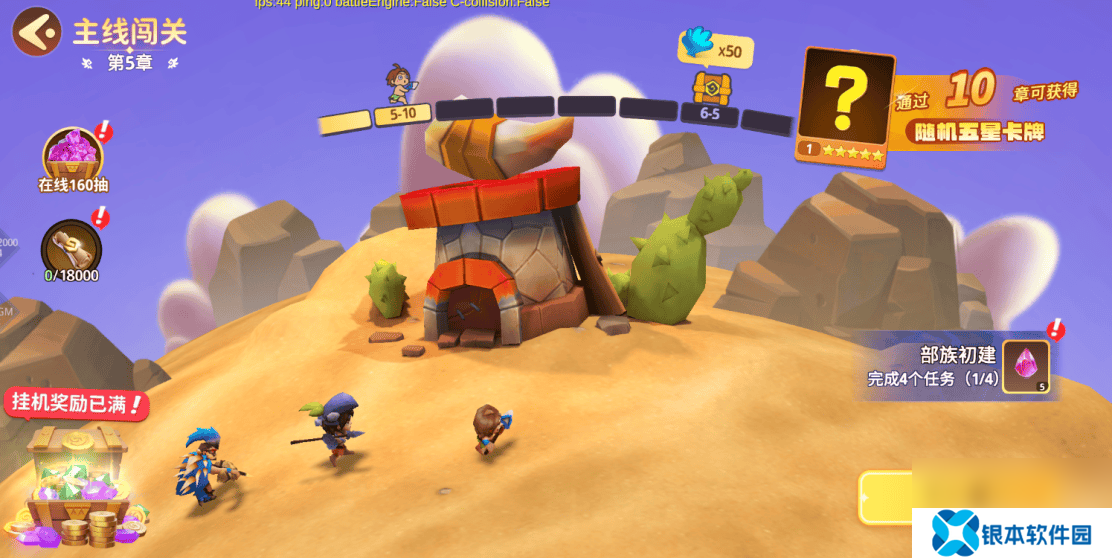
Task: Go back using the arrow button
Action: [36, 31]
